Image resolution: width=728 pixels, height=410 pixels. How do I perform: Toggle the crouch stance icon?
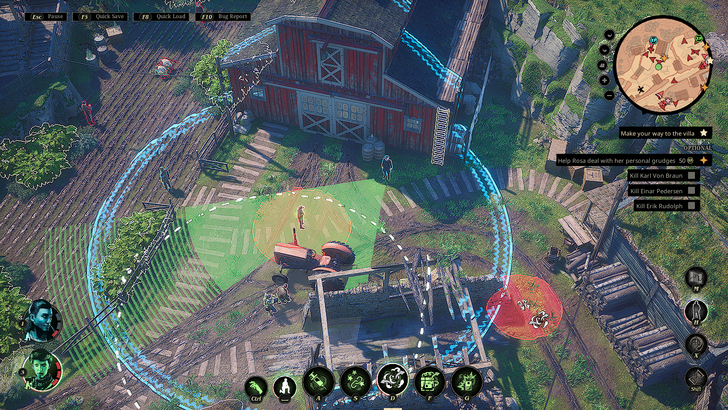285,385
